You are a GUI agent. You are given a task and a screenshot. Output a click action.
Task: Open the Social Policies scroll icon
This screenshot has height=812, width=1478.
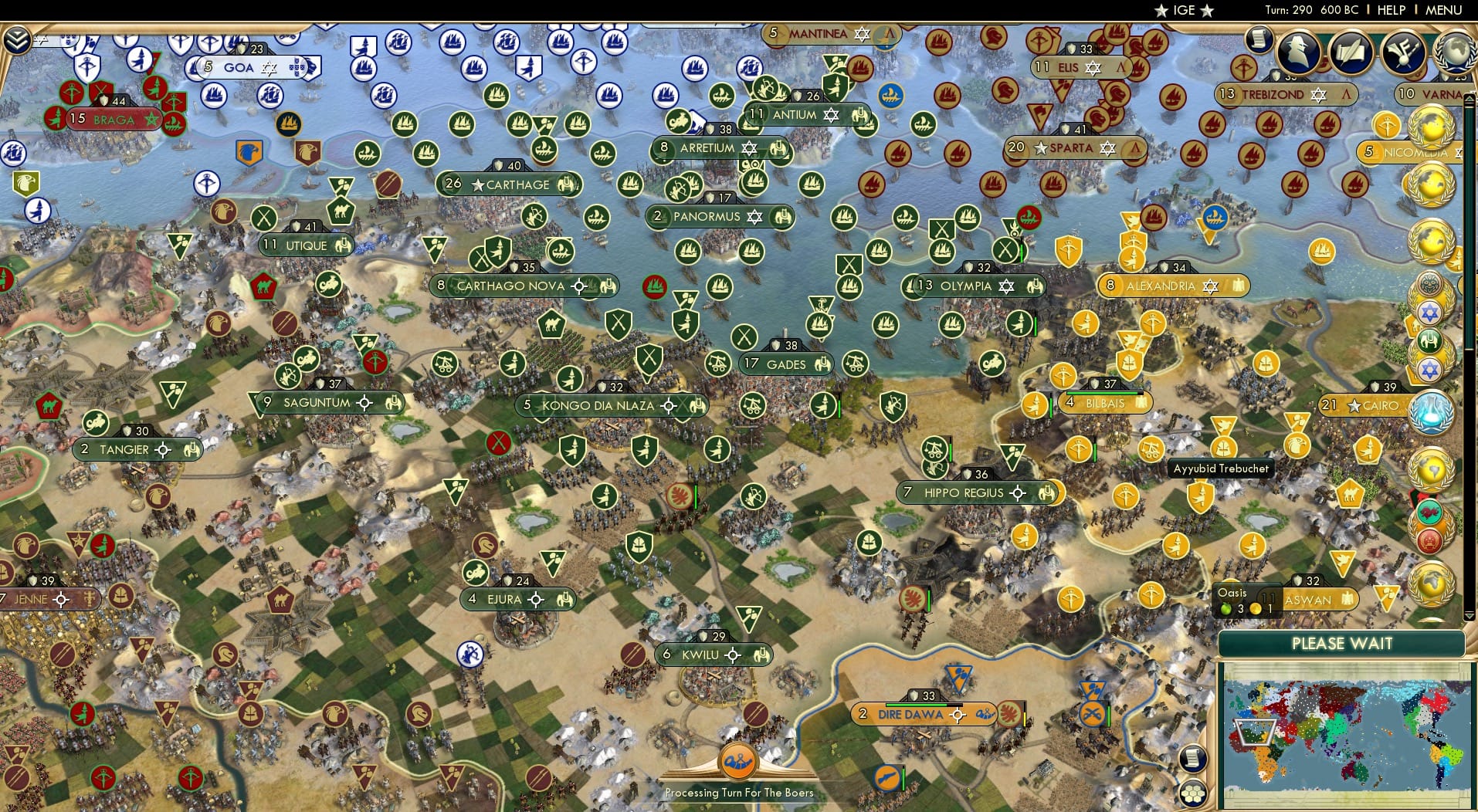tap(1259, 40)
